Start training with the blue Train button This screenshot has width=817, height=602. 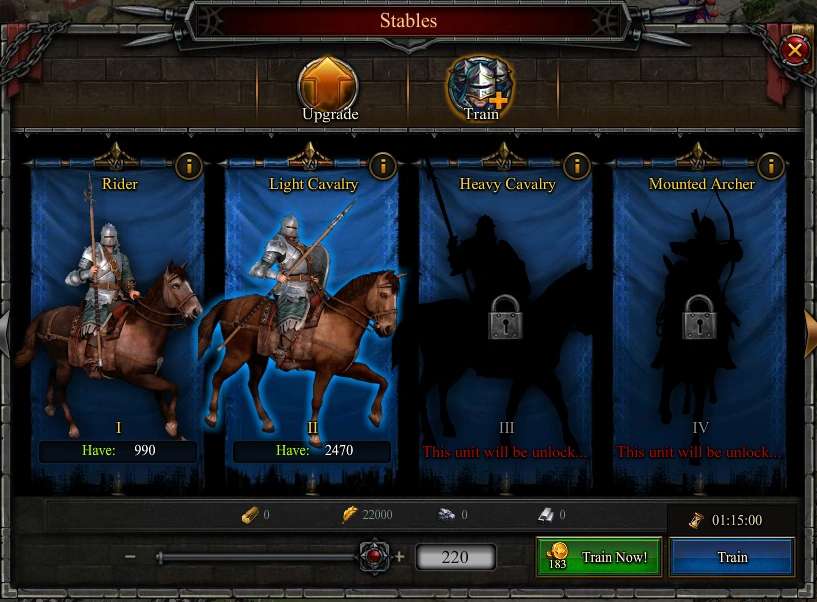tap(732, 557)
